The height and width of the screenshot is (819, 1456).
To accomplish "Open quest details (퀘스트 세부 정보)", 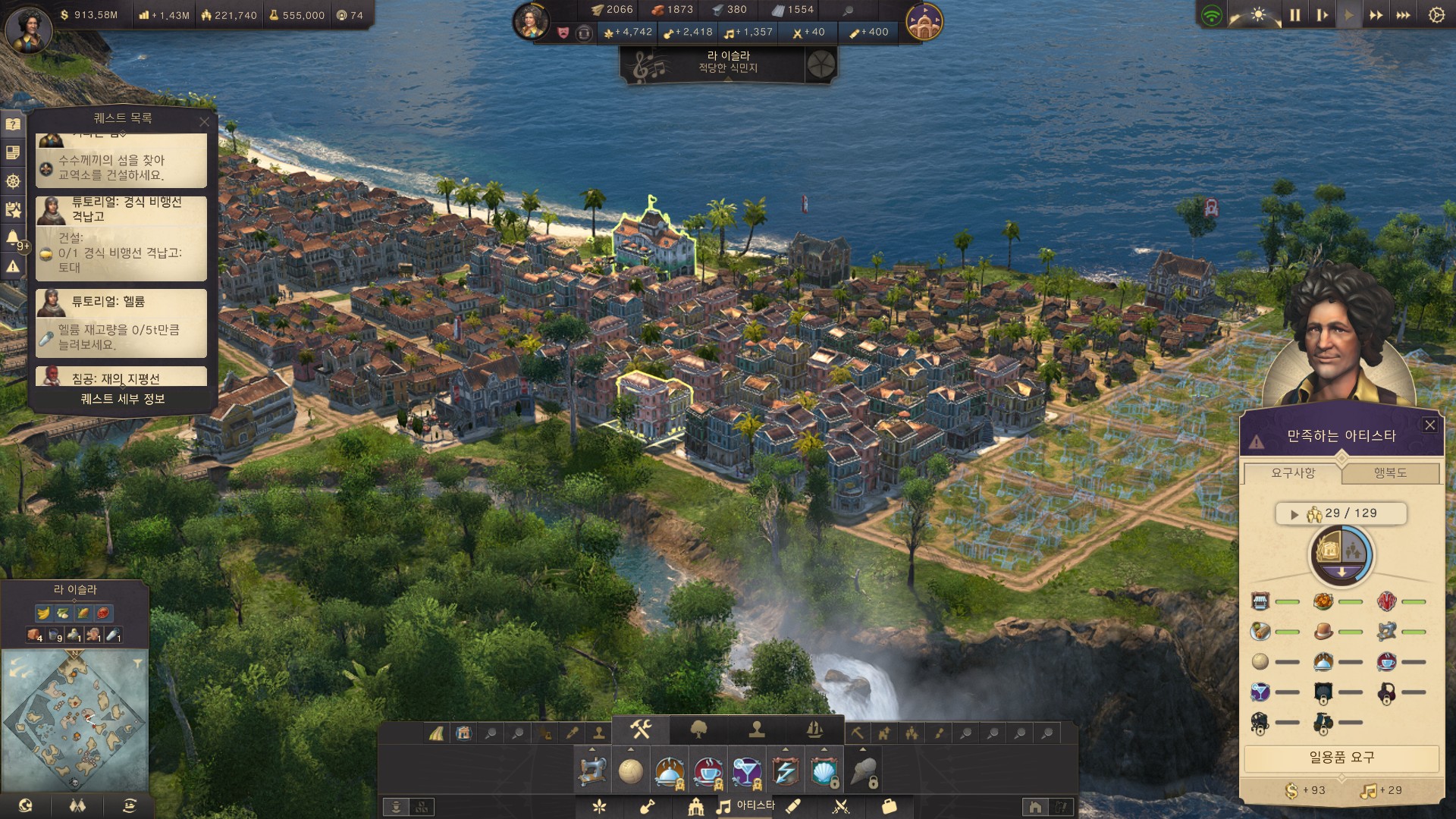I will click(x=123, y=399).
